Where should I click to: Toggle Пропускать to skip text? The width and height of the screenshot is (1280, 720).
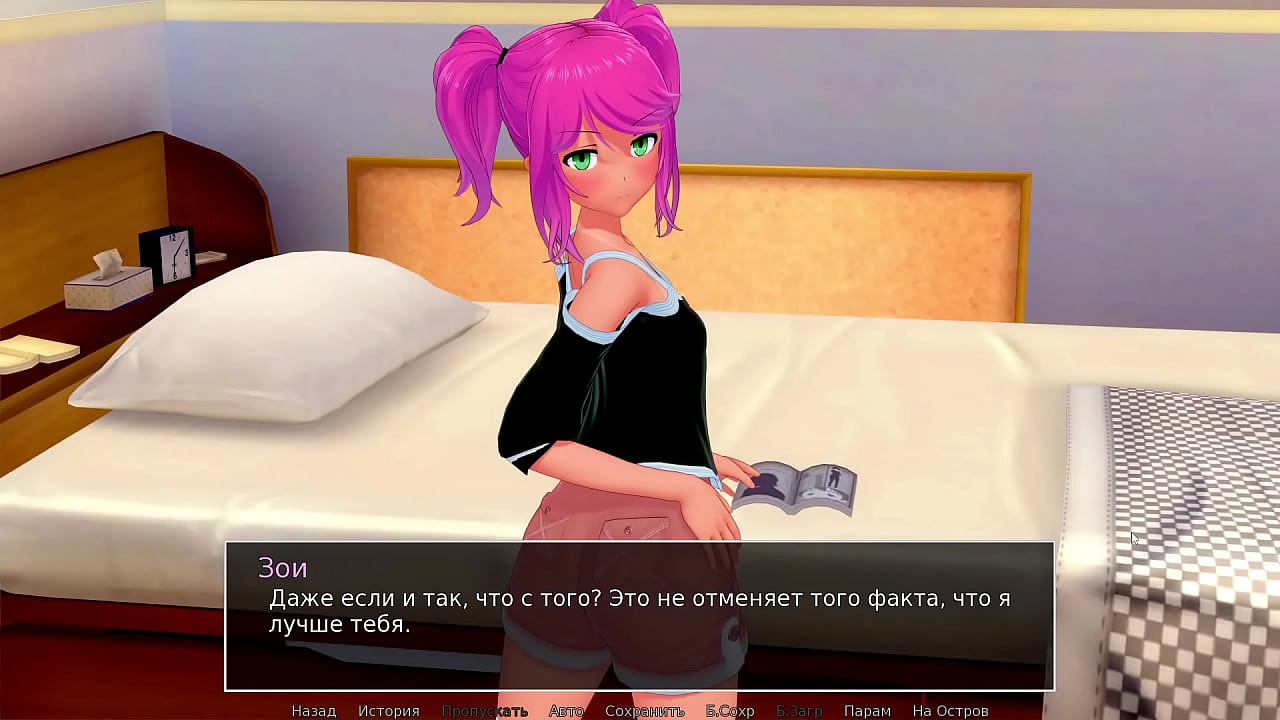click(485, 711)
